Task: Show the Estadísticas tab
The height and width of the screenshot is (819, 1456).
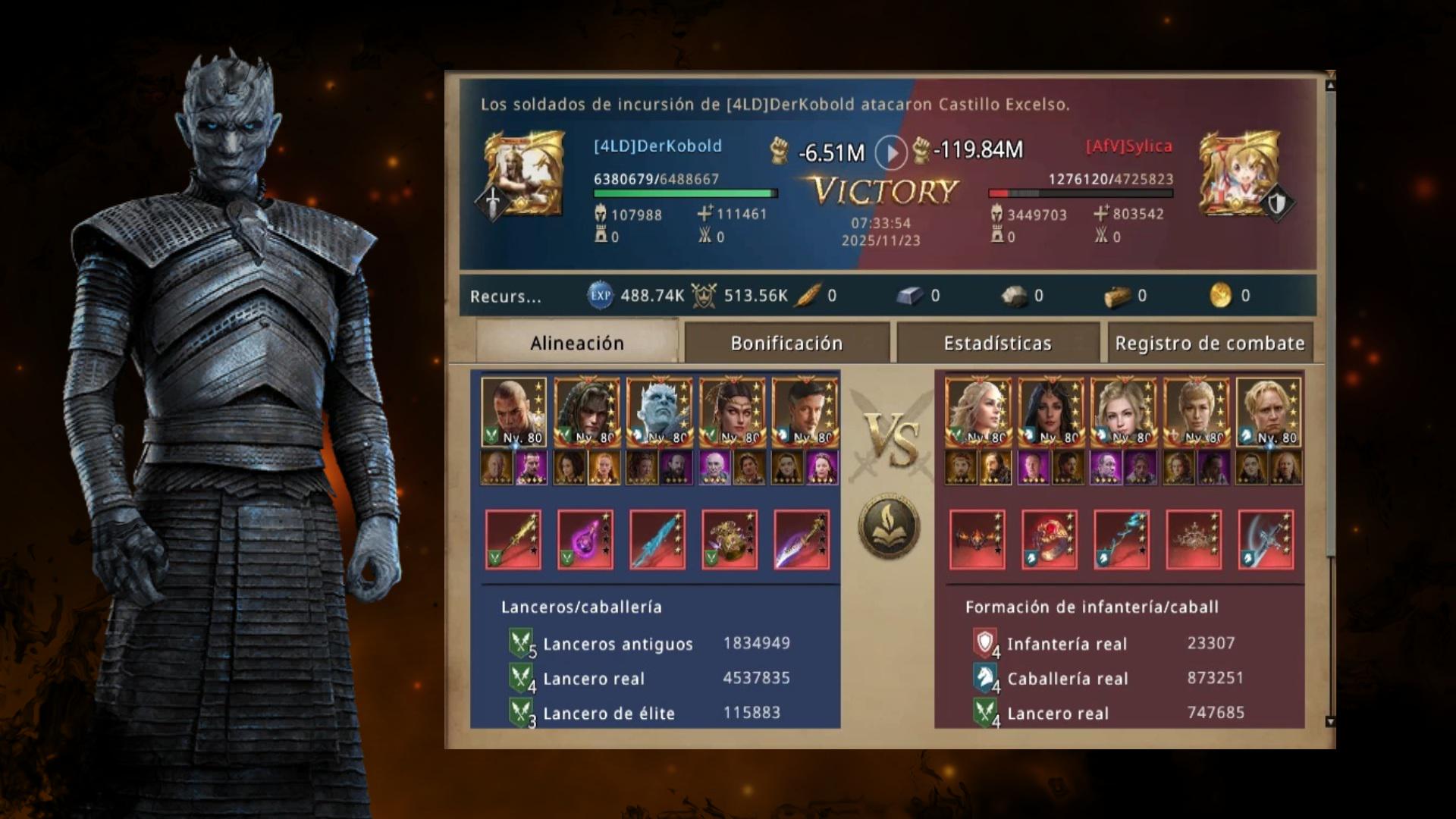Action: click(x=997, y=343)
